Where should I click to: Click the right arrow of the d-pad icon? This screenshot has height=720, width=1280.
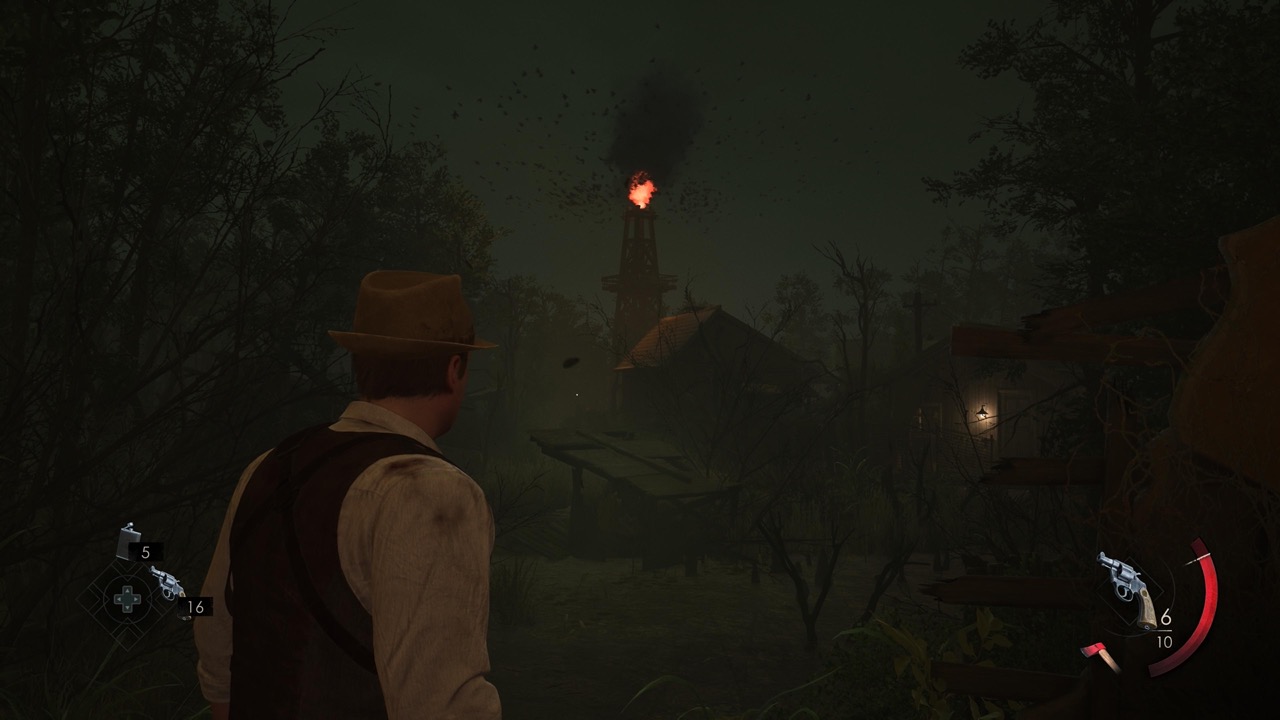(136, 599)
